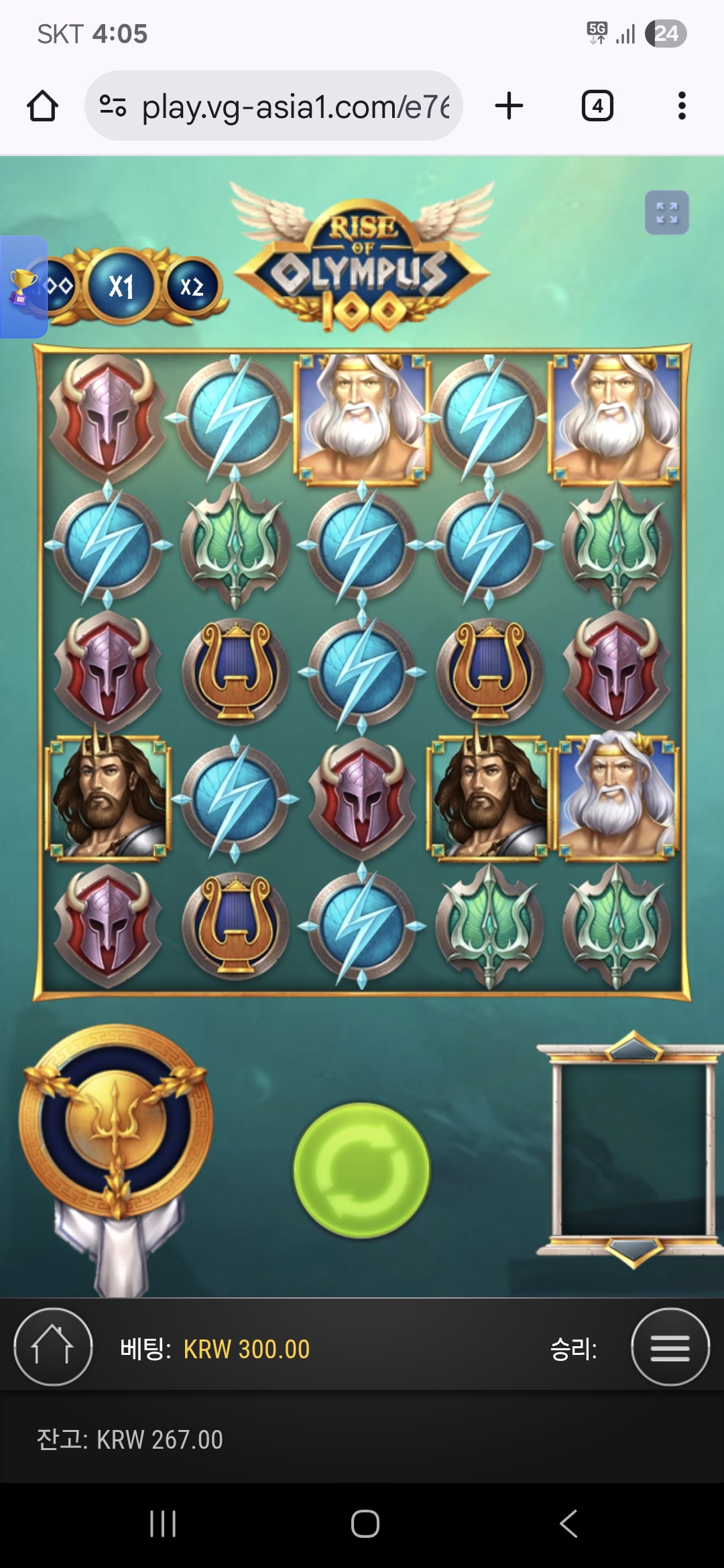Open the trophy tournament side tab

23,287
